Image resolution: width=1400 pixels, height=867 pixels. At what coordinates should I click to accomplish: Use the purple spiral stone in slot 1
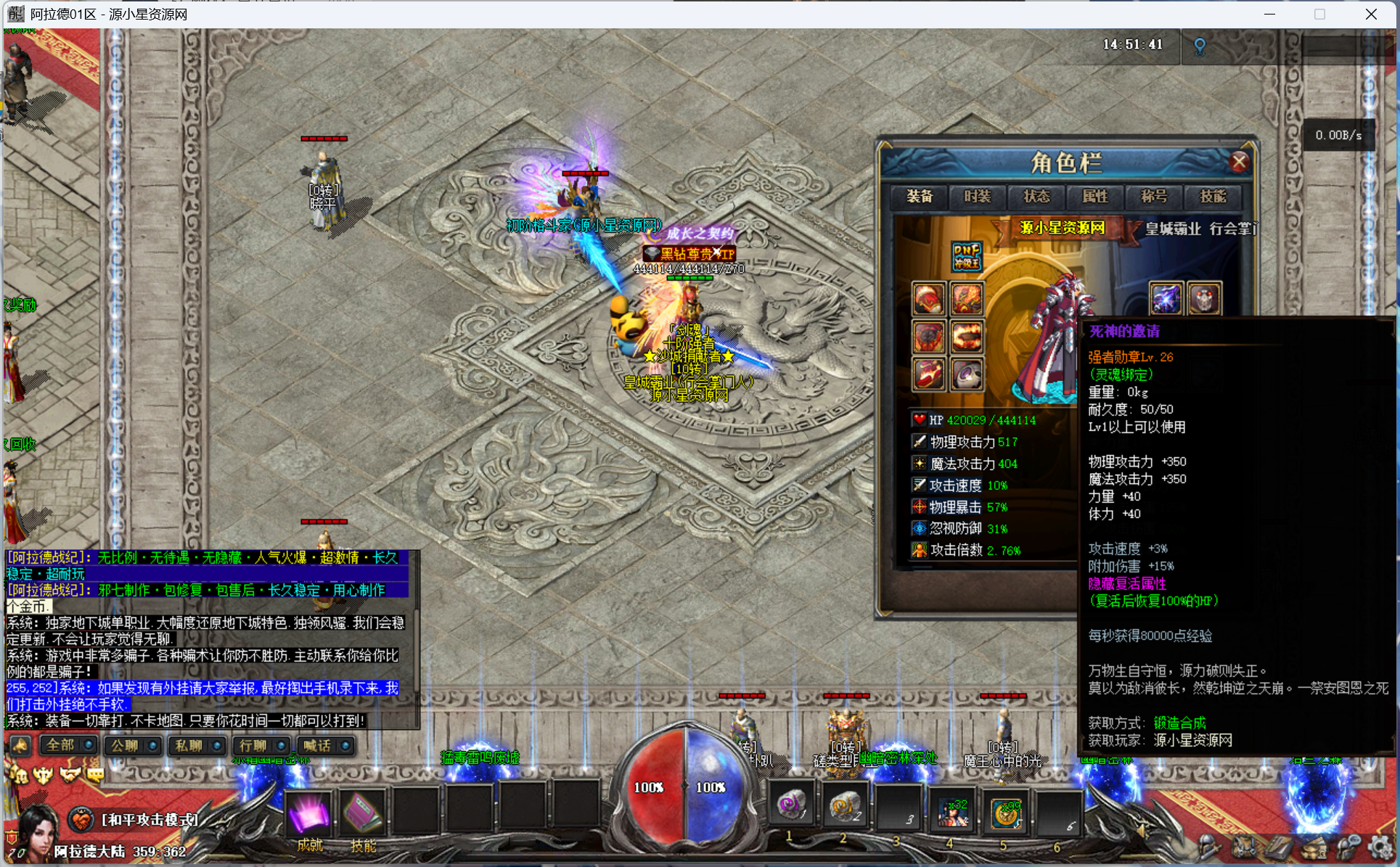791,807
